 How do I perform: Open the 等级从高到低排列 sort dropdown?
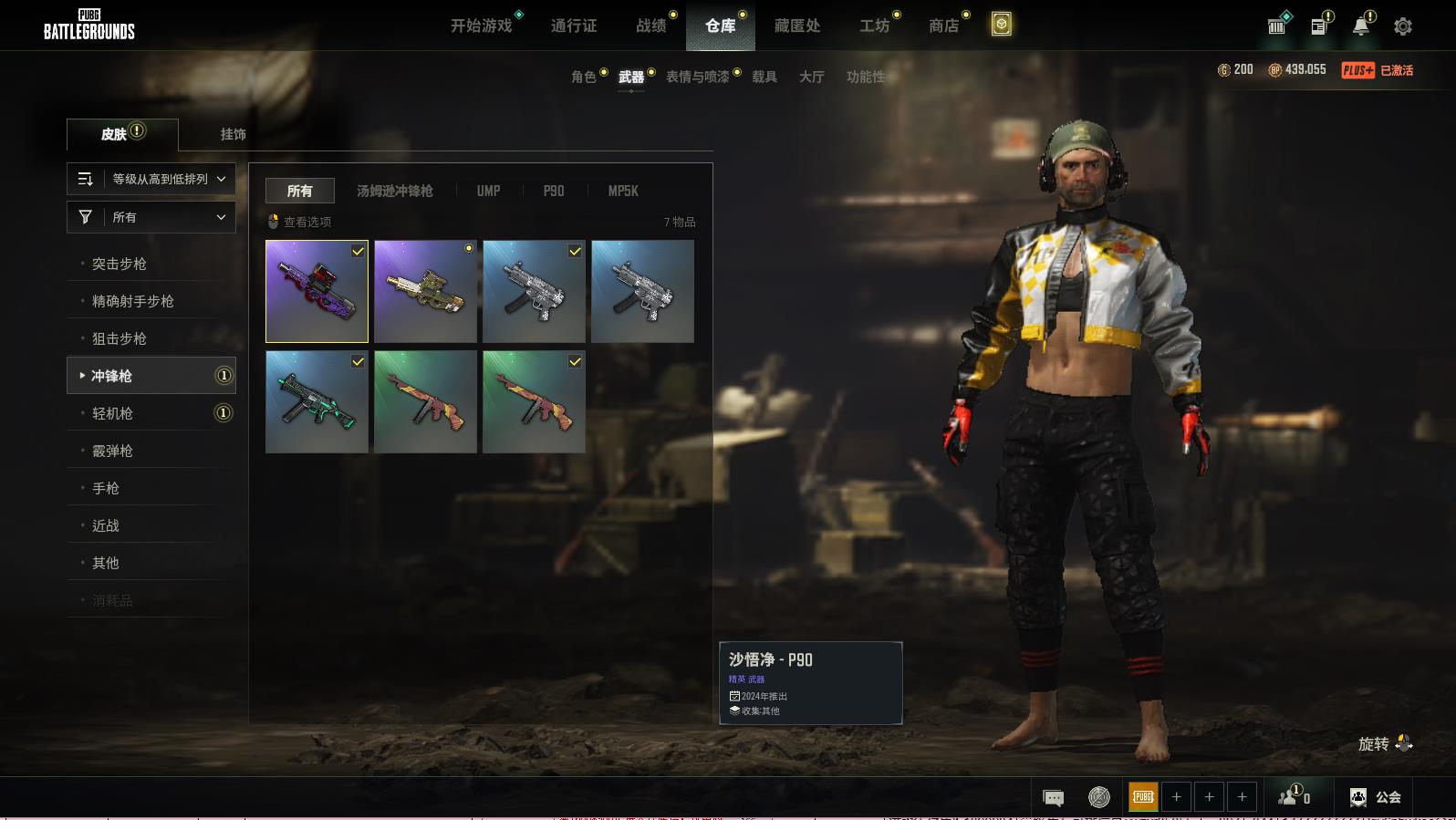[151, 179]
